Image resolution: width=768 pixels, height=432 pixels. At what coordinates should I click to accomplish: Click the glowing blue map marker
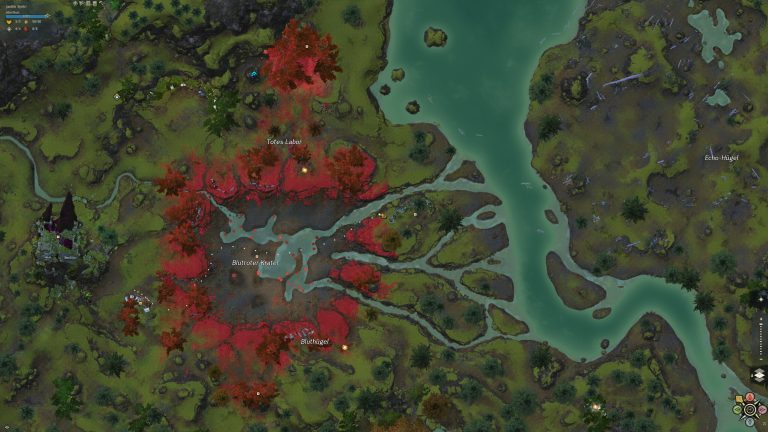[253, 73]
